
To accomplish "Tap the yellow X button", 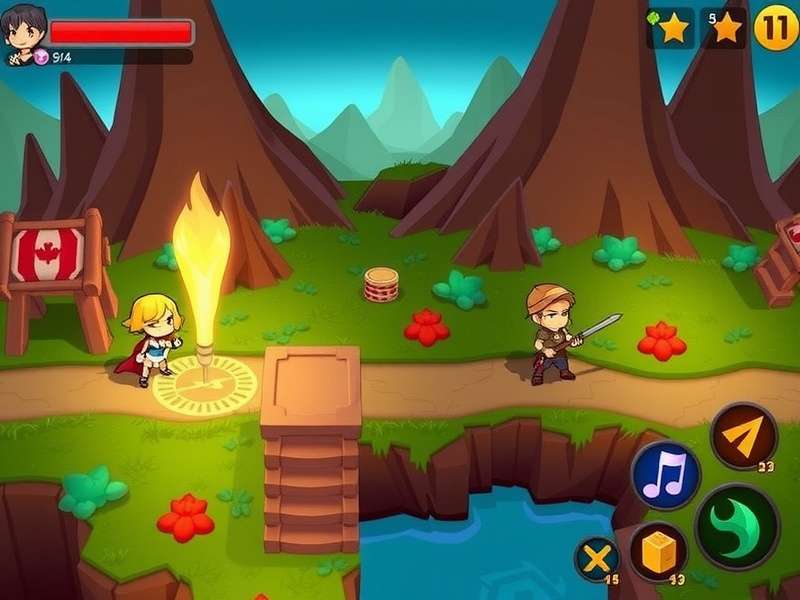I will point(597,559).
